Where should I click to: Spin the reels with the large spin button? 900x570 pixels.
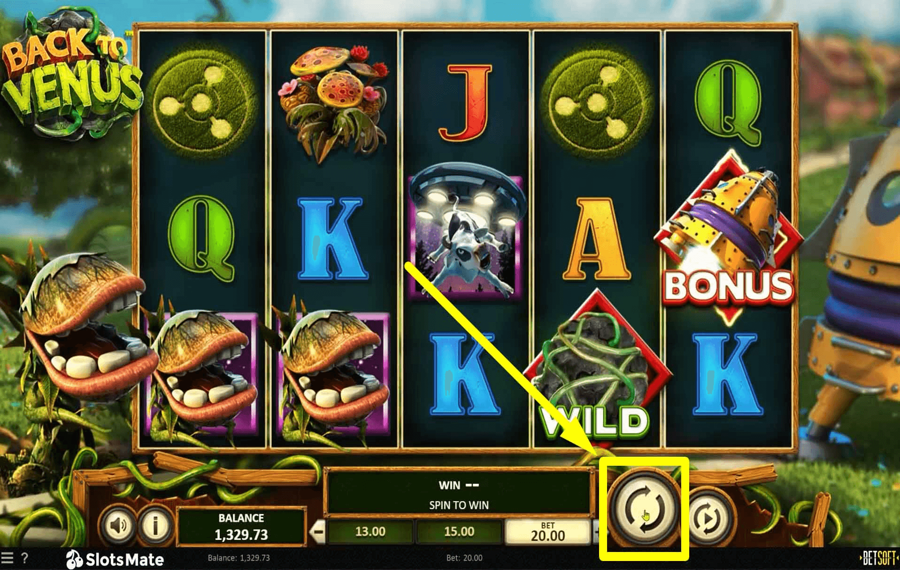[643, 508]
